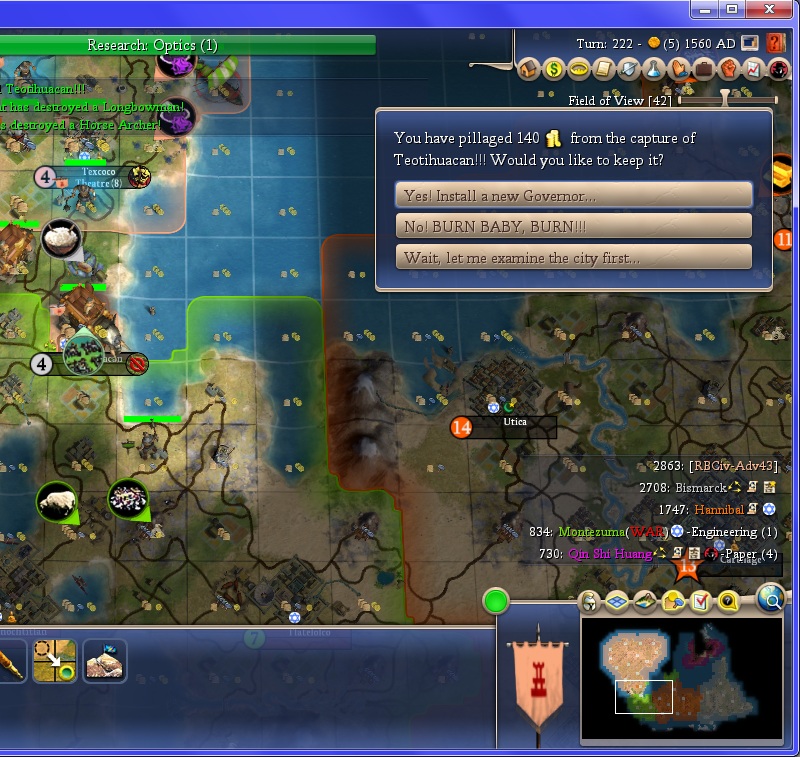Click the green end-turn button
Image resolution: width=800 pixels, height=758 pixels.
(x=496, y=601)
